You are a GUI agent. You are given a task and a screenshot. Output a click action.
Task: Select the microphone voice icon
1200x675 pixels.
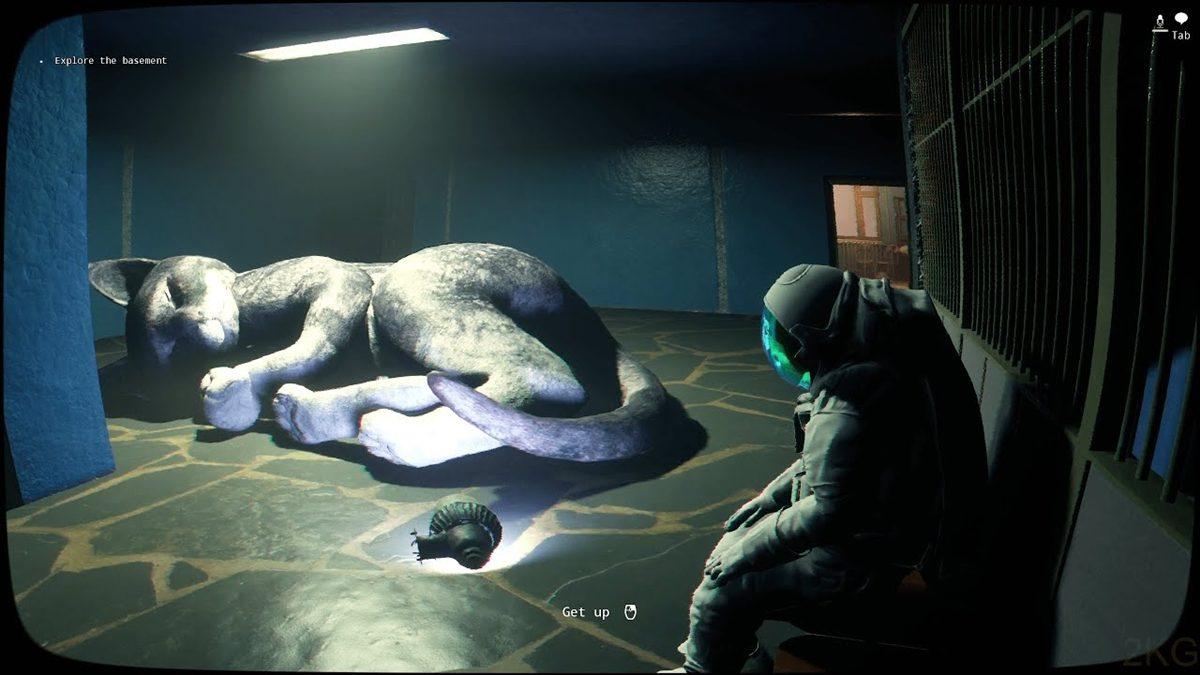1161,21
